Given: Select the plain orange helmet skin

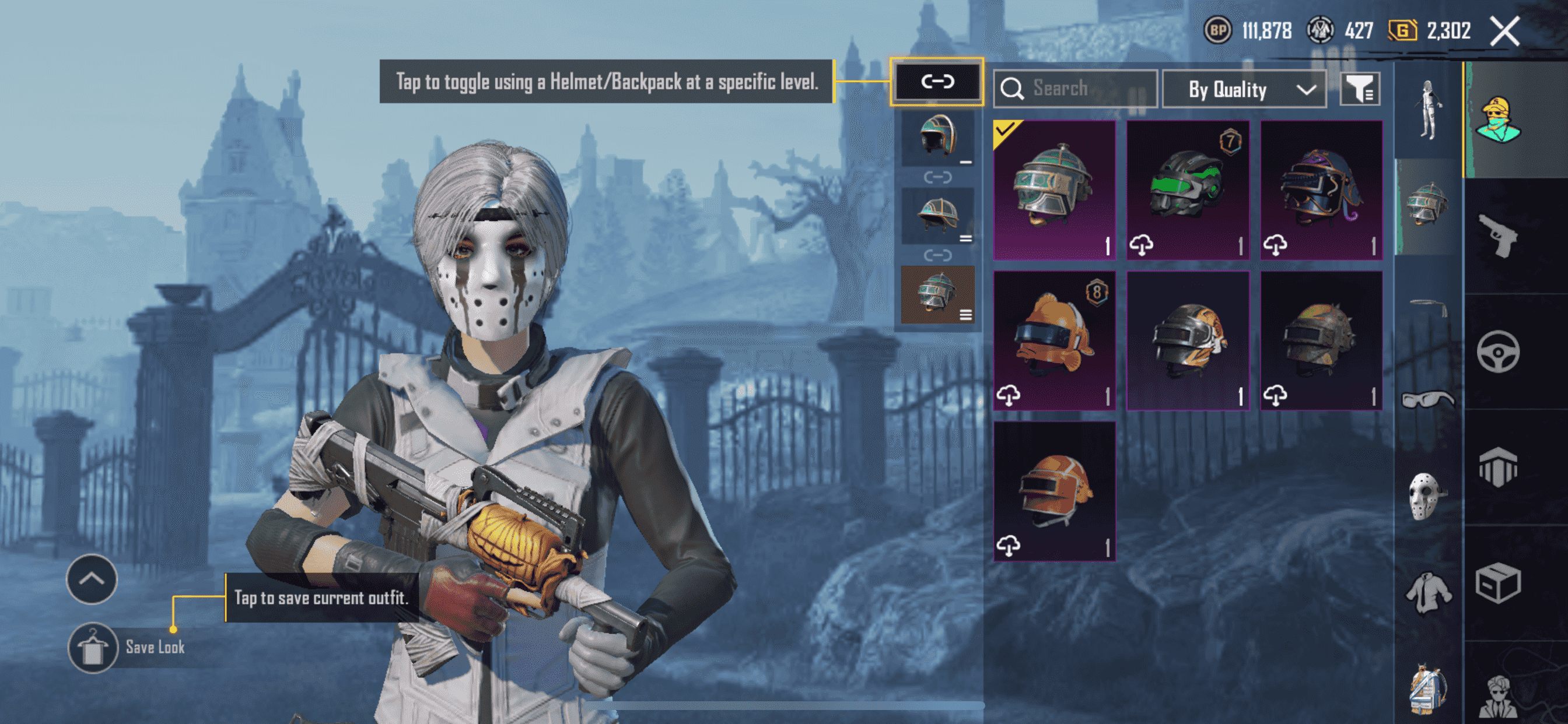Looking at the screenshot, I should [1053, 490].
